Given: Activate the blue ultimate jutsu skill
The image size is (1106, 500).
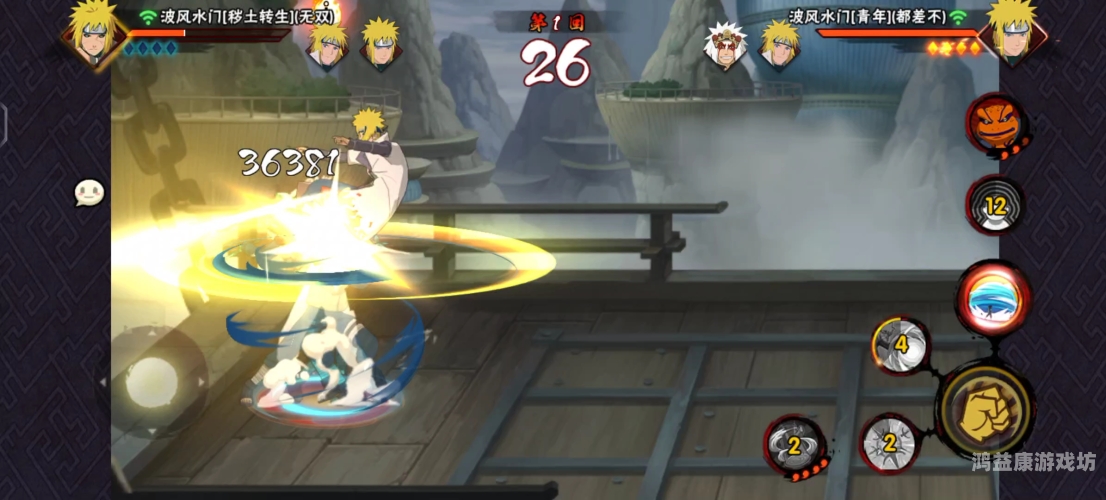Looking at the screenshot, I should point(993,298).
